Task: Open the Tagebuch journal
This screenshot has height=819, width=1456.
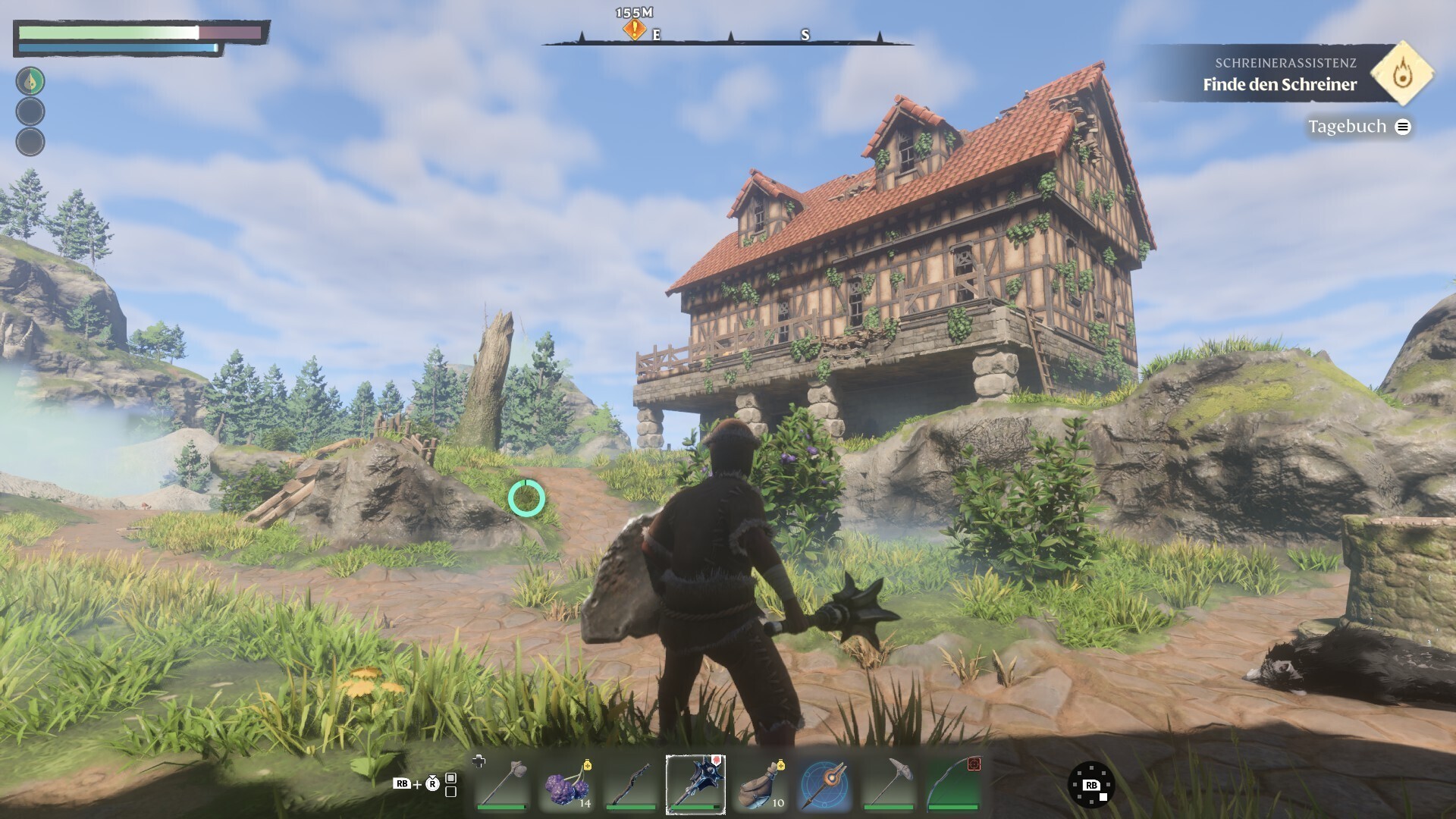Action: [x=1357, y=127]
